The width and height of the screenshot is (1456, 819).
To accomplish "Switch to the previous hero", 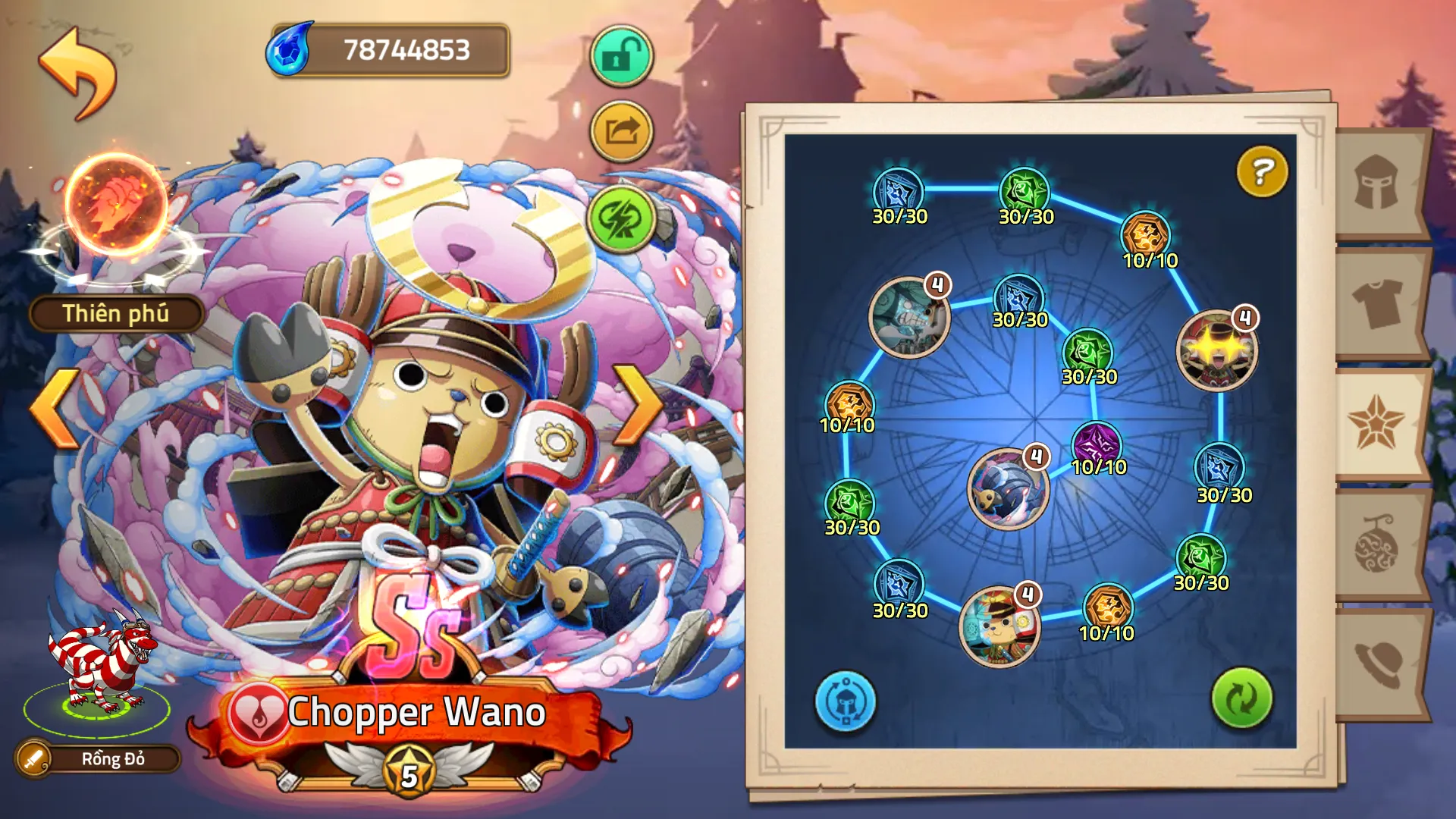I will [x=55, y=407].
